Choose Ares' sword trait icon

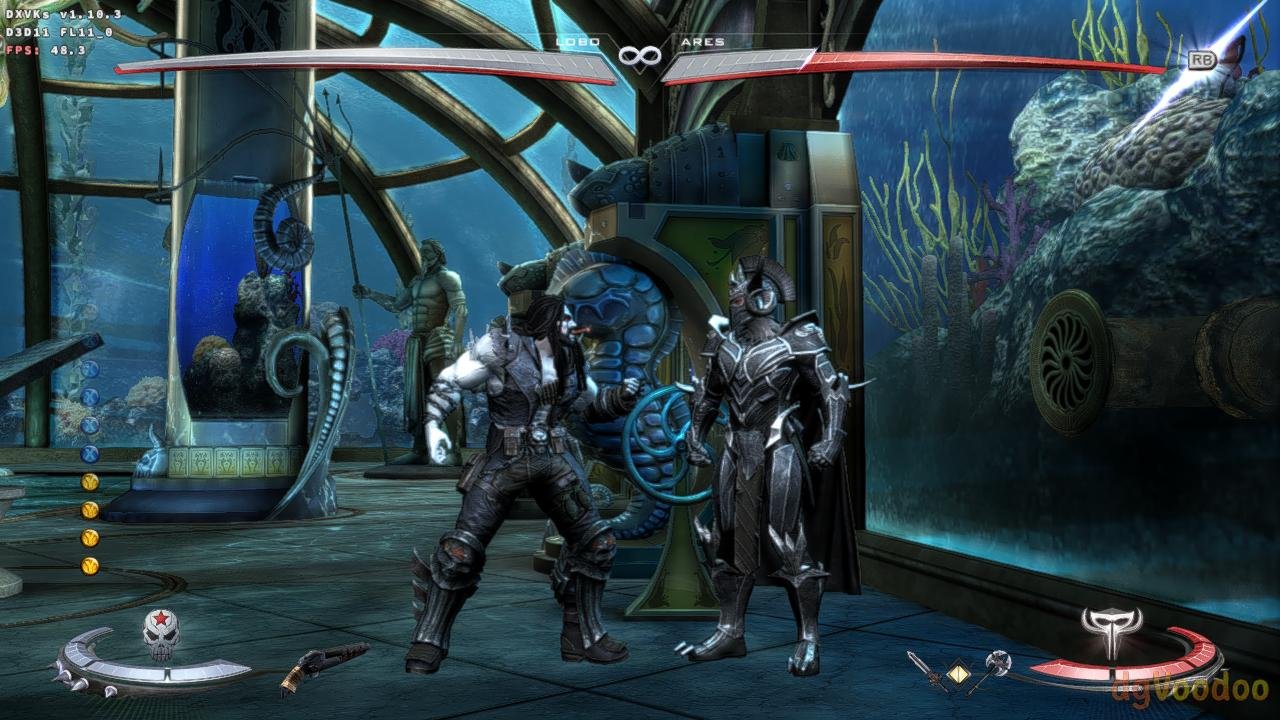coord(926,670)
